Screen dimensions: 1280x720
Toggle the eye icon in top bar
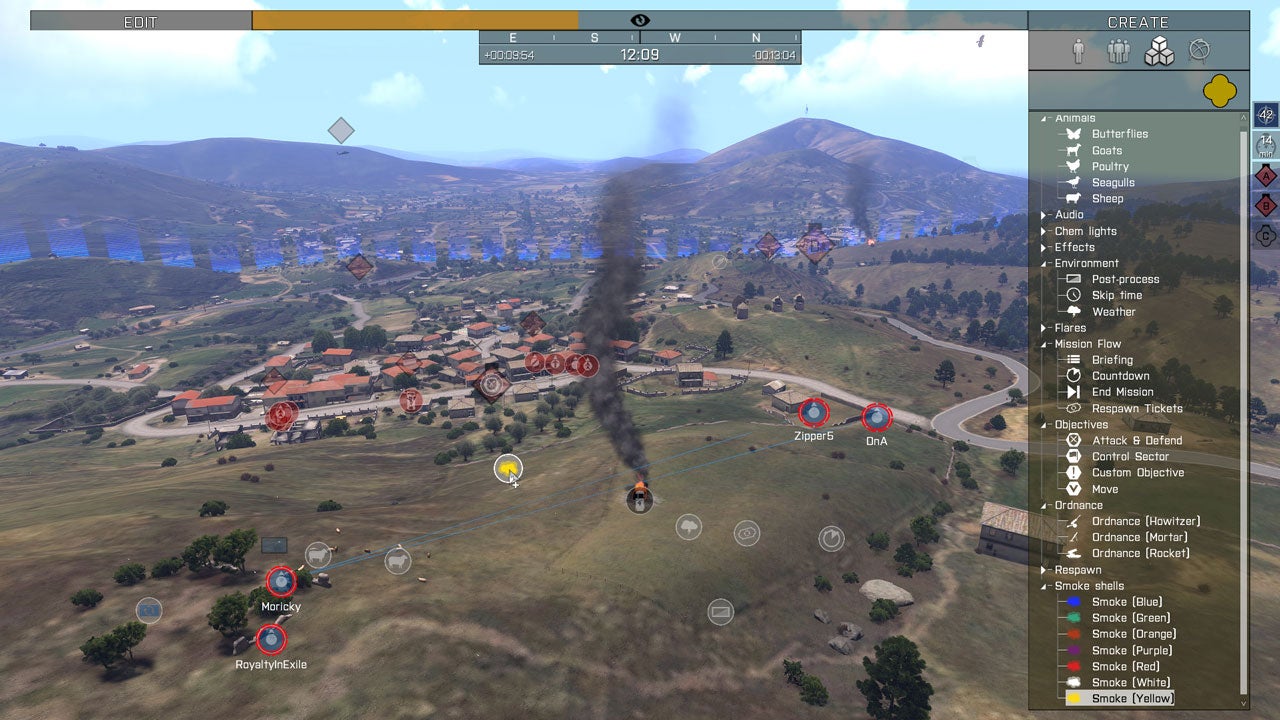[x=640, y=21]
